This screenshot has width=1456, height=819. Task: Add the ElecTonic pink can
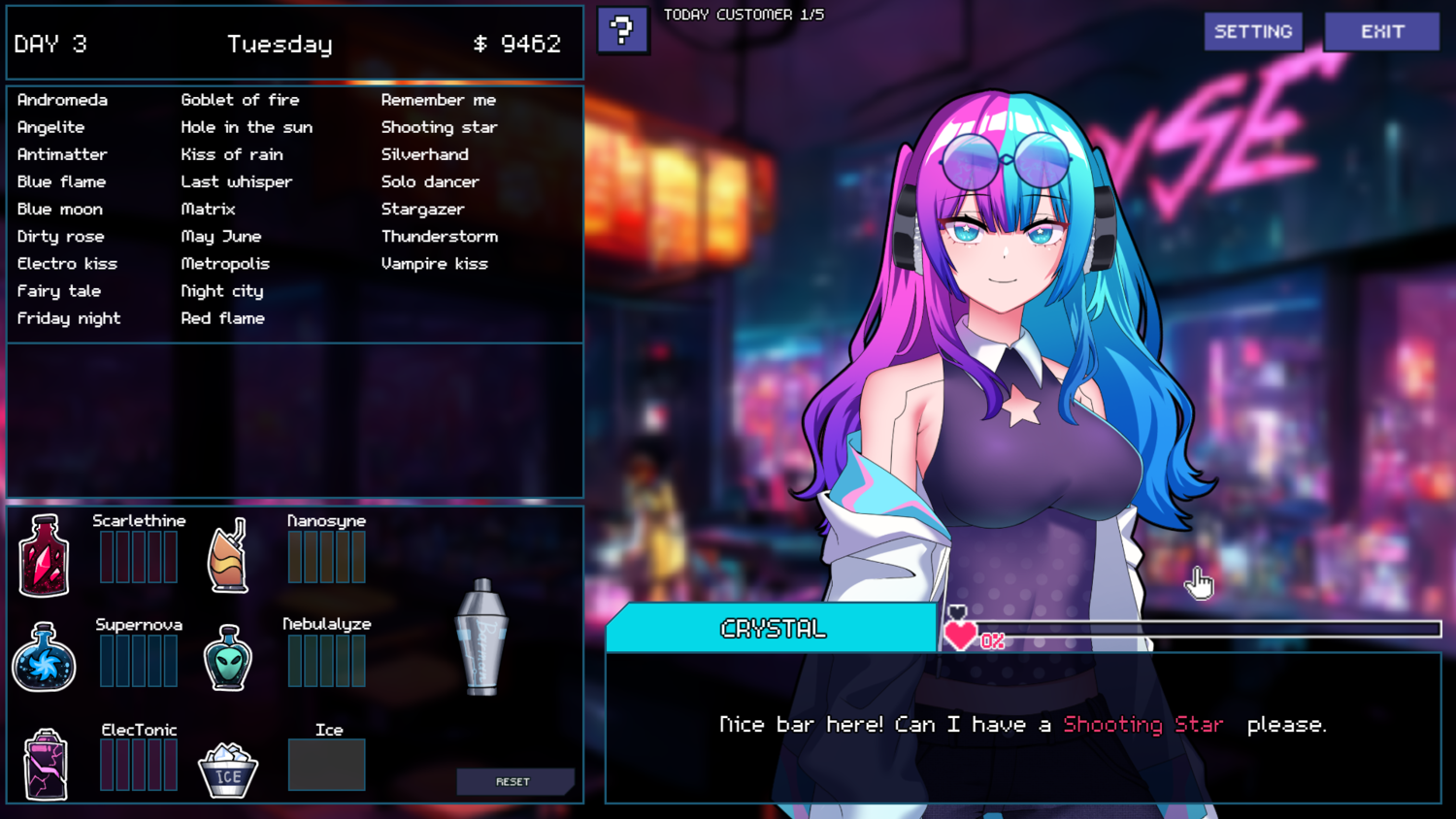[x=45, y=765]
